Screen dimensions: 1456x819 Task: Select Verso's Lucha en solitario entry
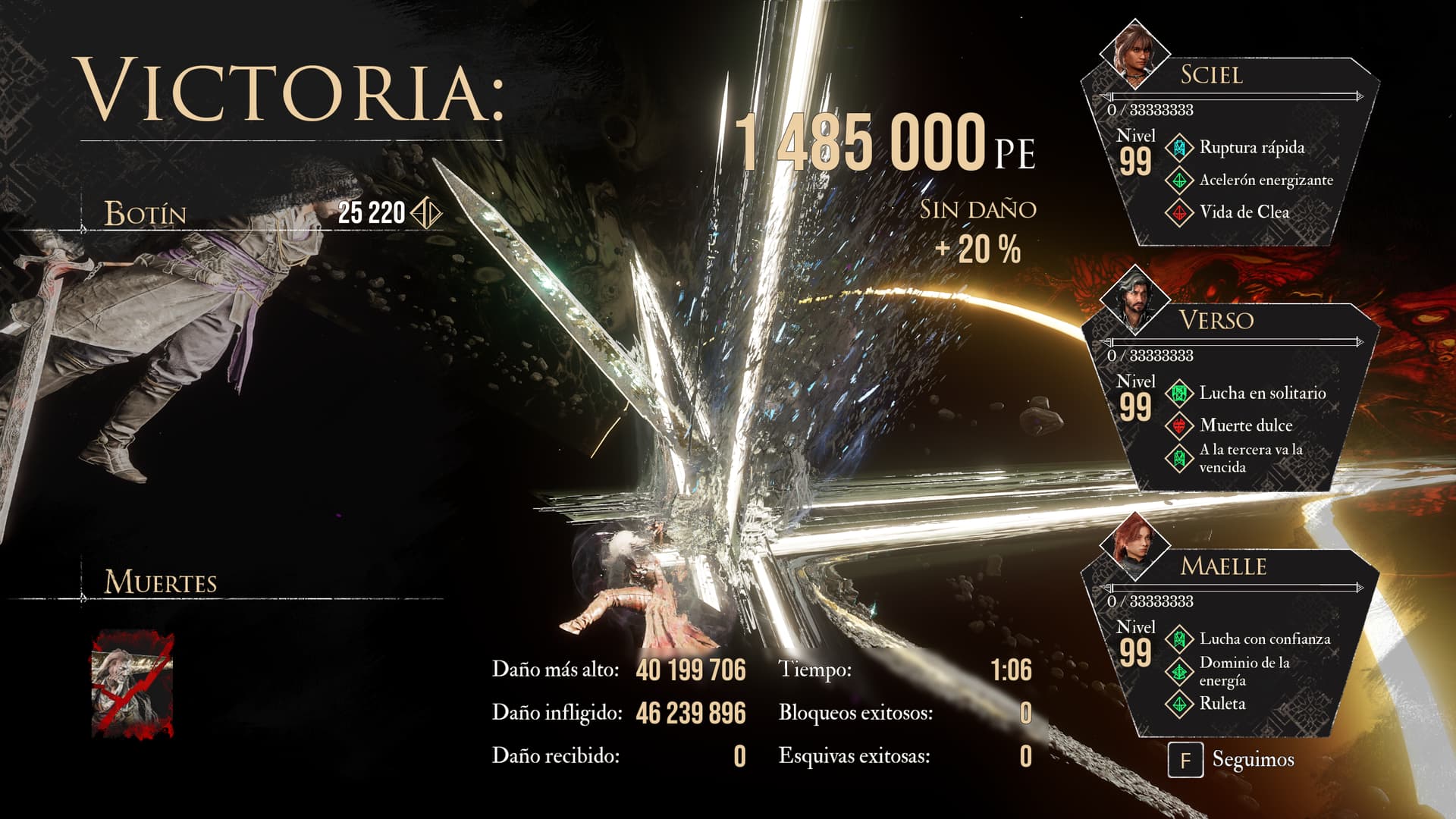coord(1261,394)
